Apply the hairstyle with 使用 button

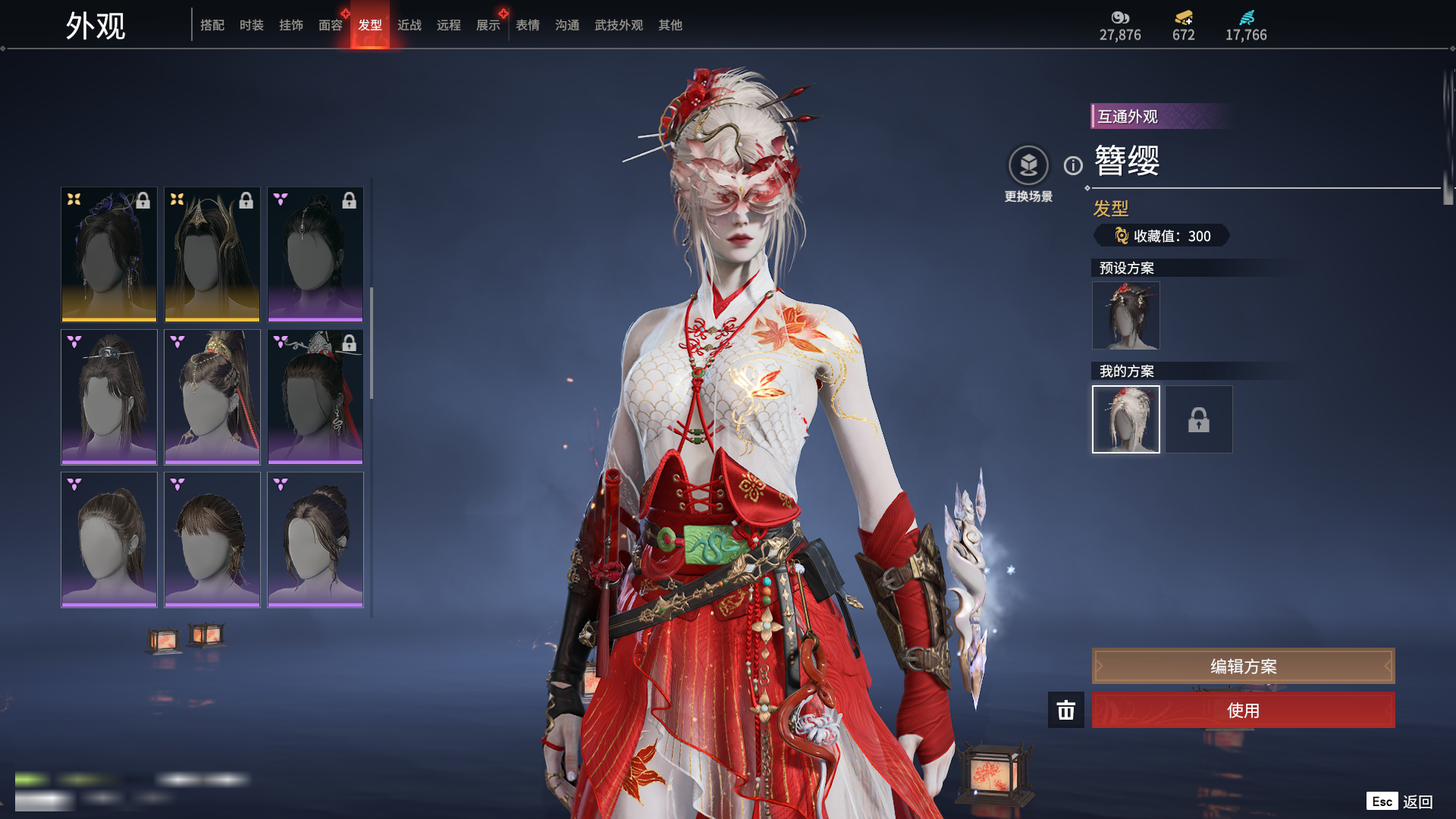tap(1243, 711)
